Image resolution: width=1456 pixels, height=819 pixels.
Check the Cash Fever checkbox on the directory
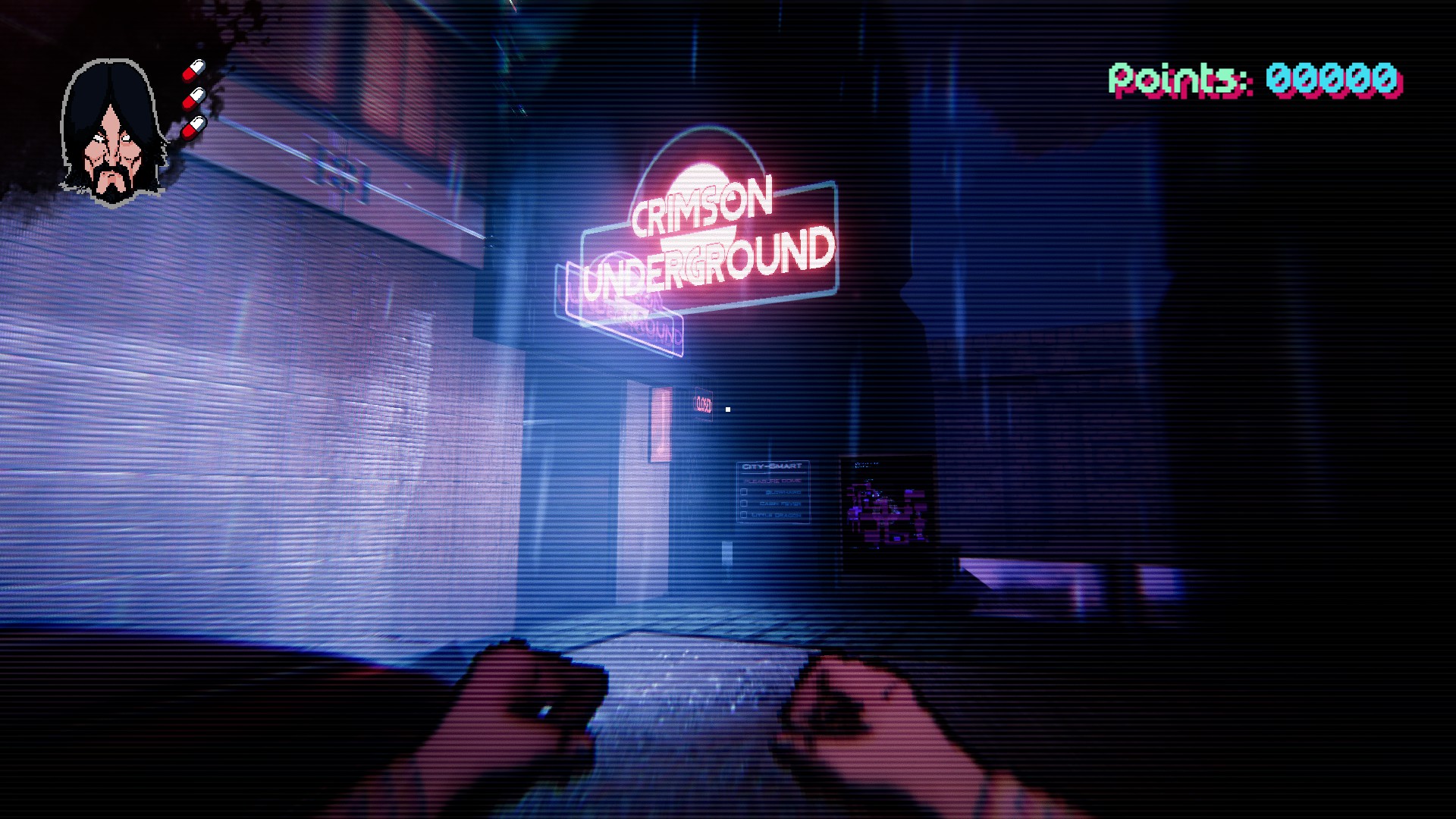pyautogui.click(x=744, y=503)
